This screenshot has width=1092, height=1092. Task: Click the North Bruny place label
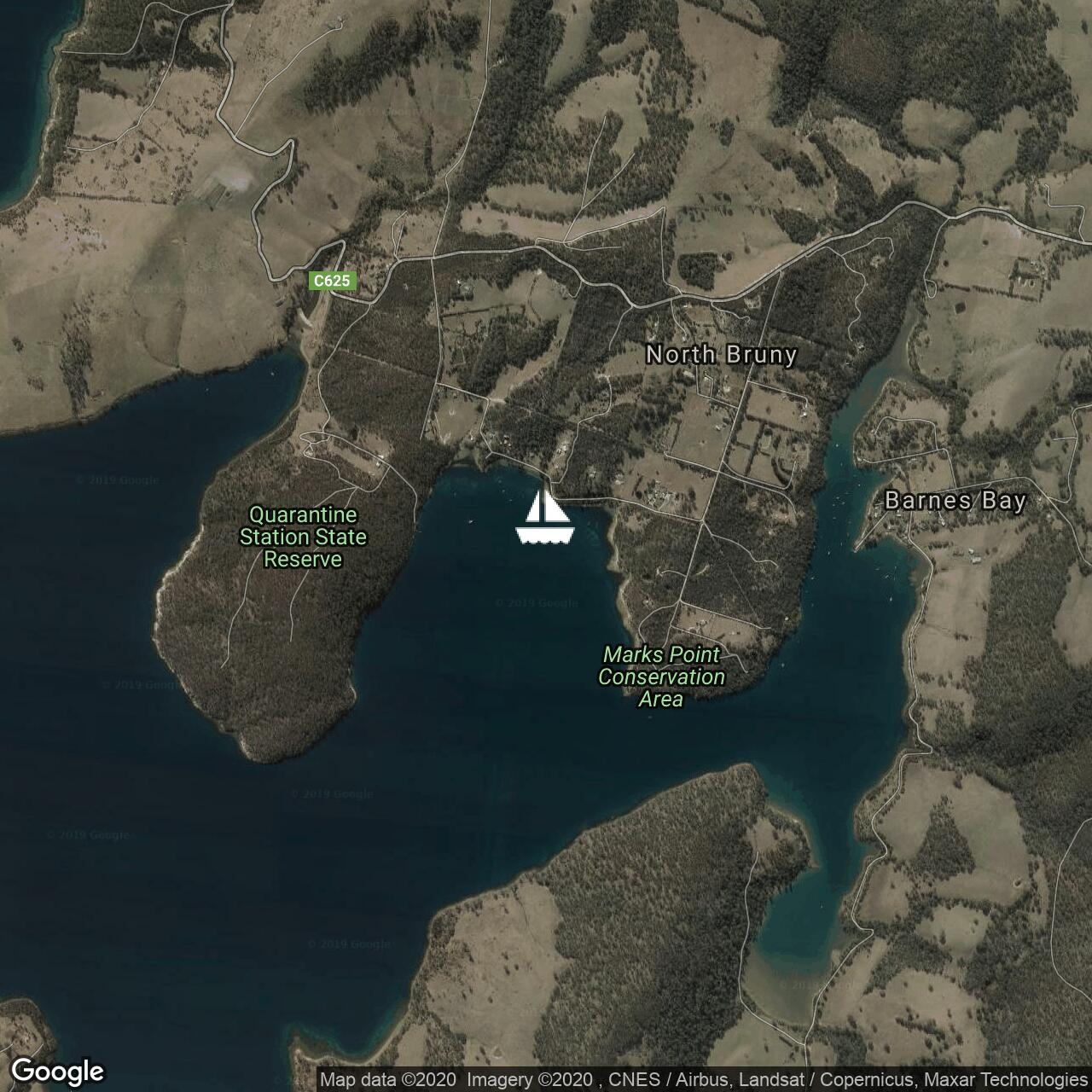coord(721,355)
